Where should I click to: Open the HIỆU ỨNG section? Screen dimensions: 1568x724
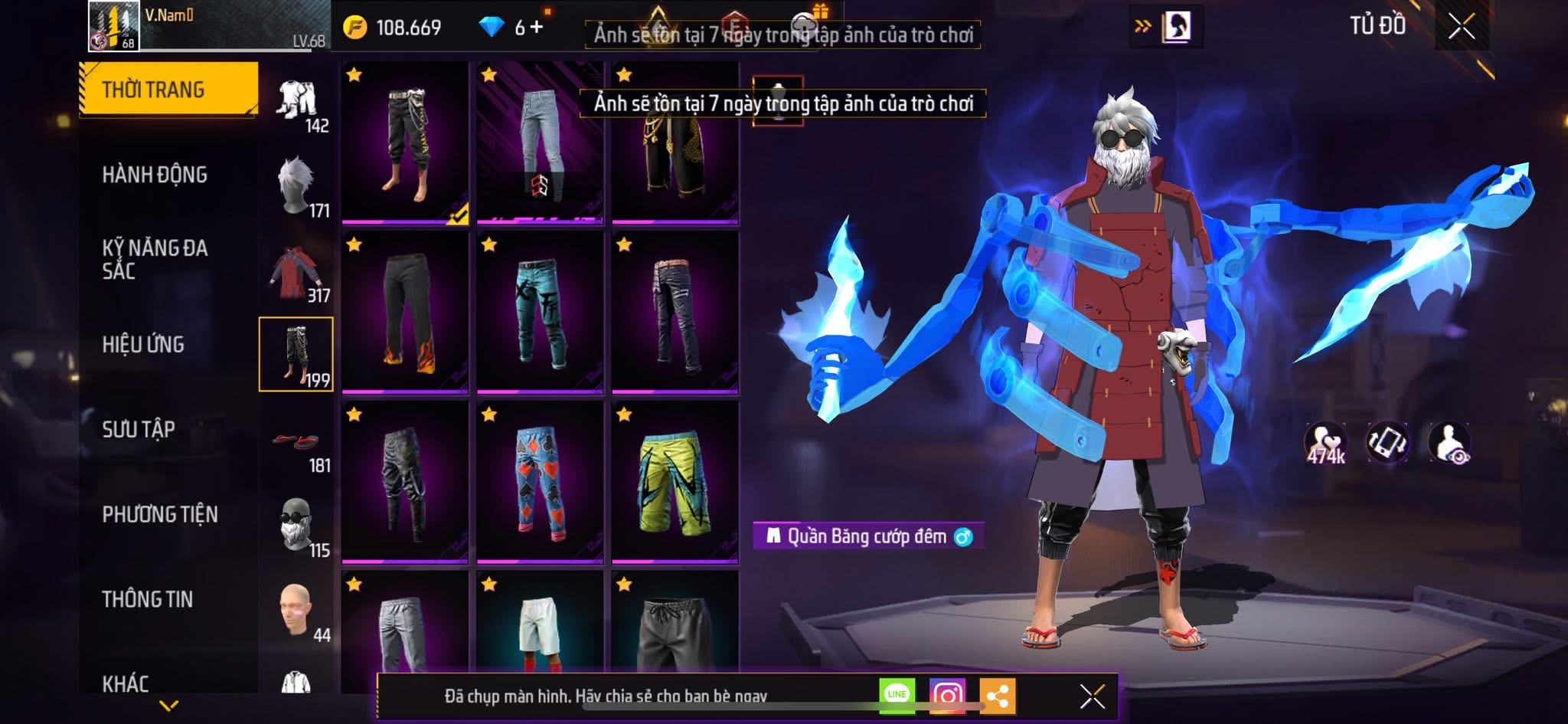pos(143,344)
